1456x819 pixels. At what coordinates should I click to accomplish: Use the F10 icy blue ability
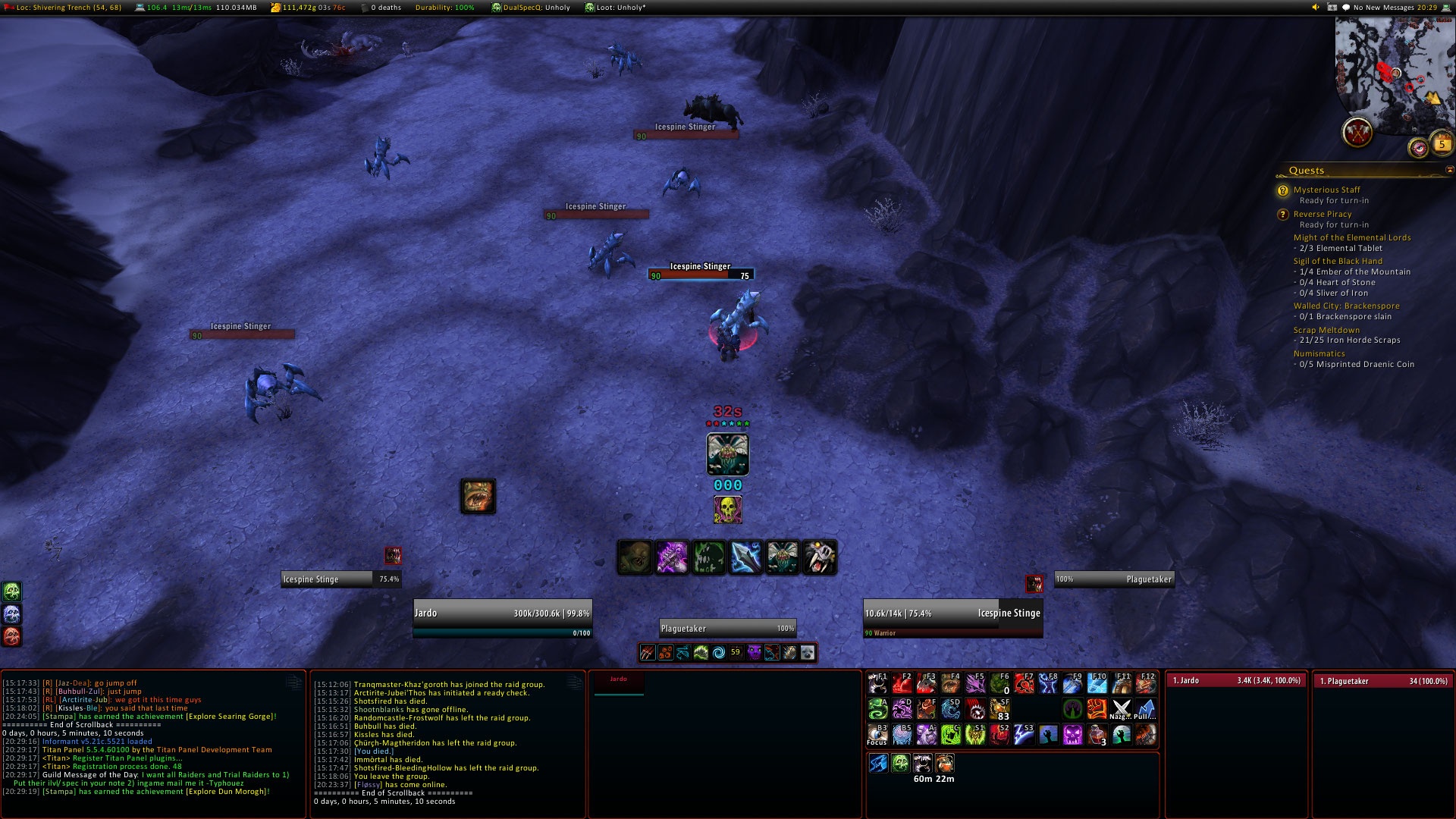1097,683
